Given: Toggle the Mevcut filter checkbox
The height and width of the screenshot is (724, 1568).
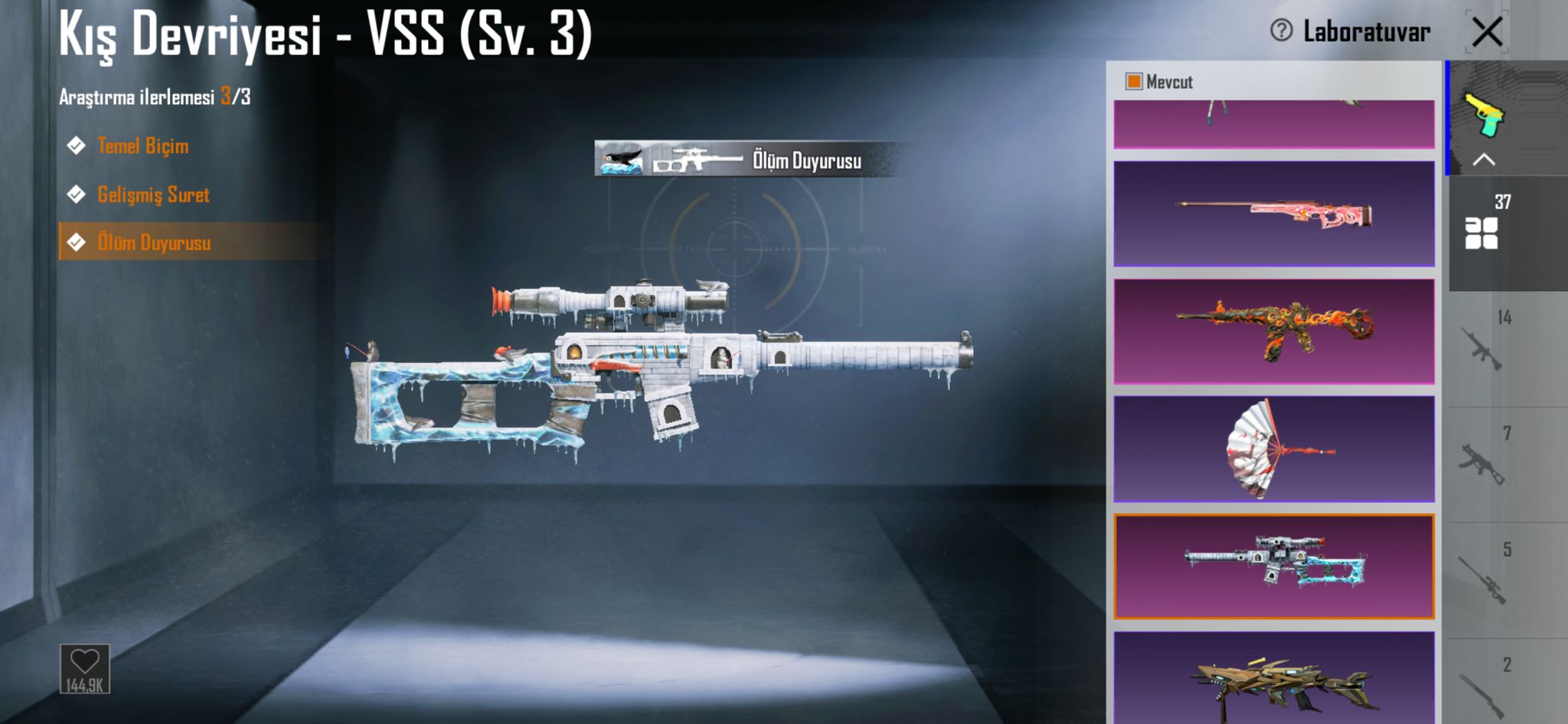Looking at the screenshot, I should pyautogui.click(x=1134, y=81).
